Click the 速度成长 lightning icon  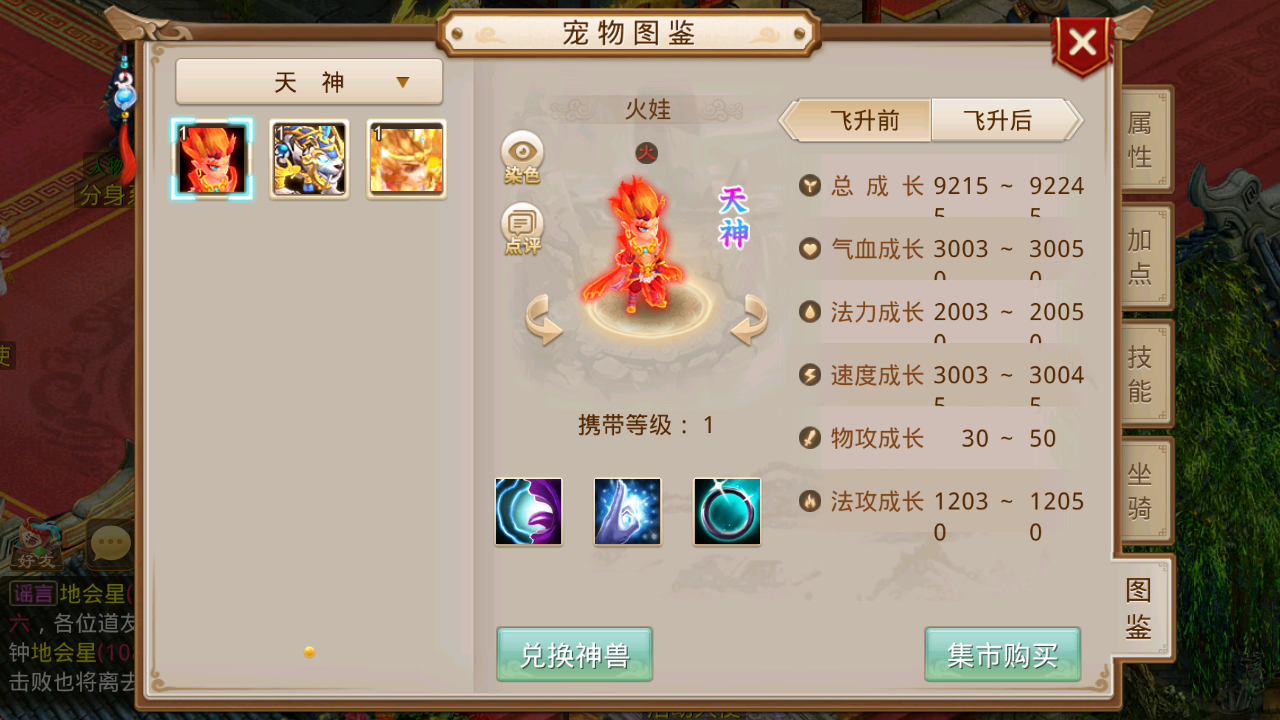click(810, 375)
